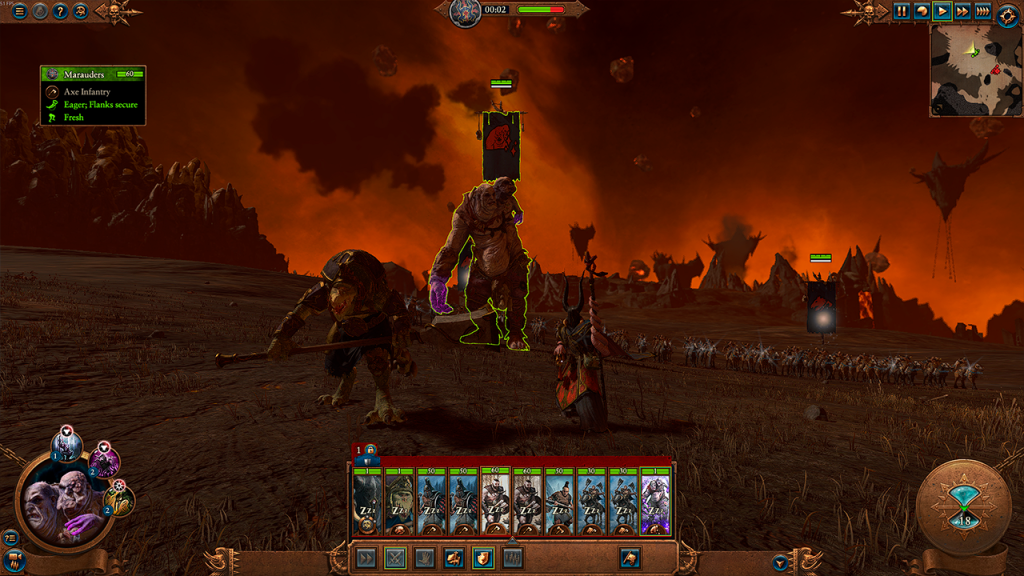Image resolution: width=1024 pixels, height=576 pixels.
Task: Select the first unit card in army panel
Action: (367, 503)
